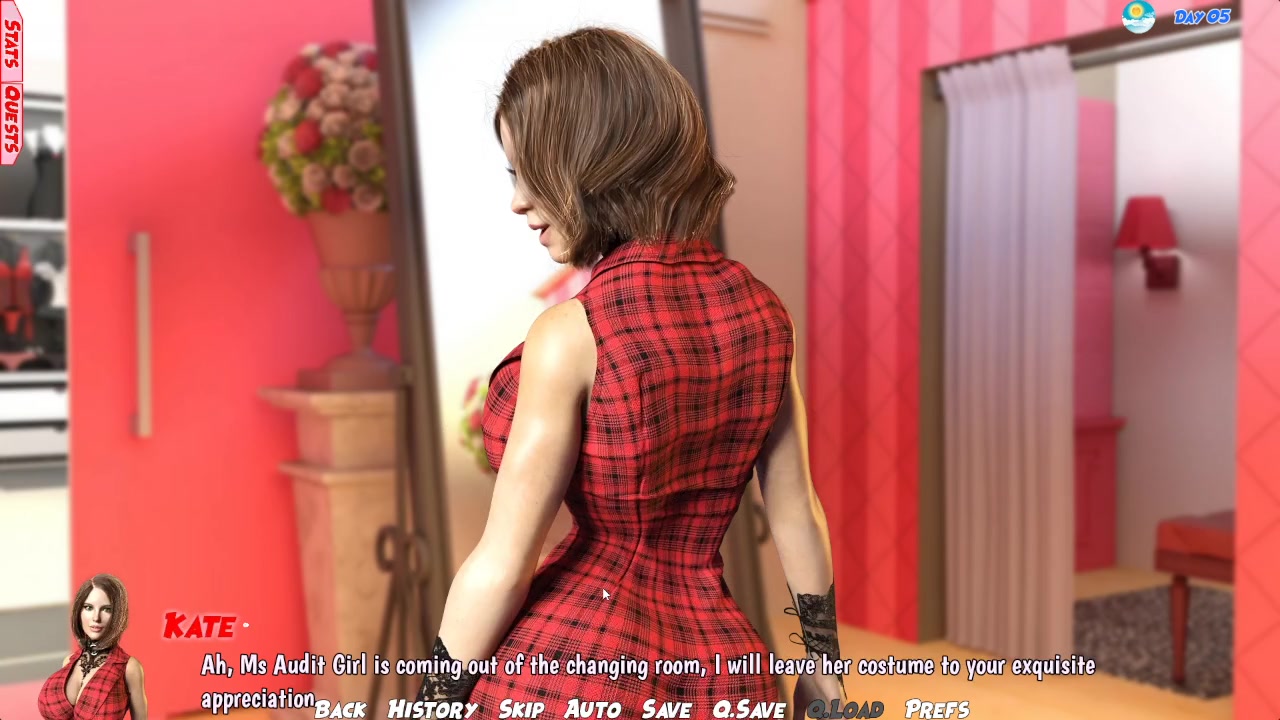Click the sun weather icon beside the day counter
The width and height of the screenshot is (1280, 720).
point(1138,17)
